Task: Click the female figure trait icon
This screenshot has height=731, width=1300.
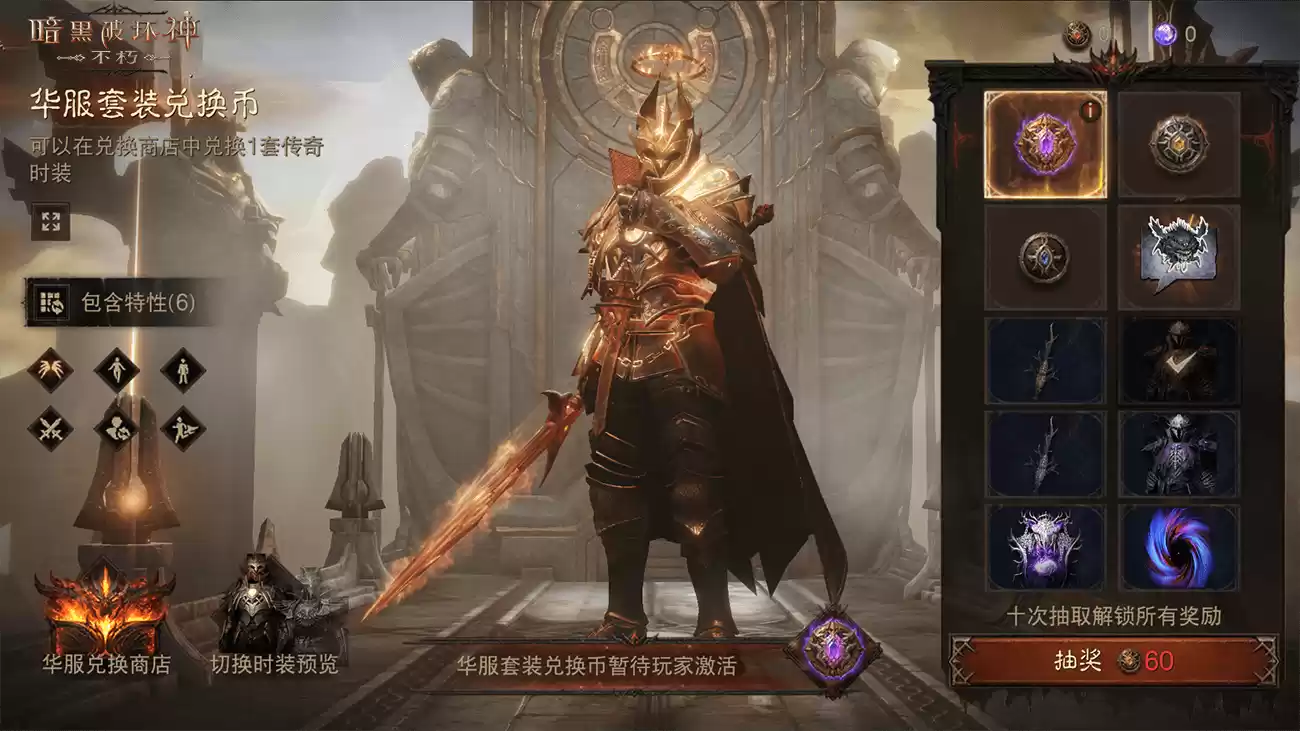Action: coord(117,370)
